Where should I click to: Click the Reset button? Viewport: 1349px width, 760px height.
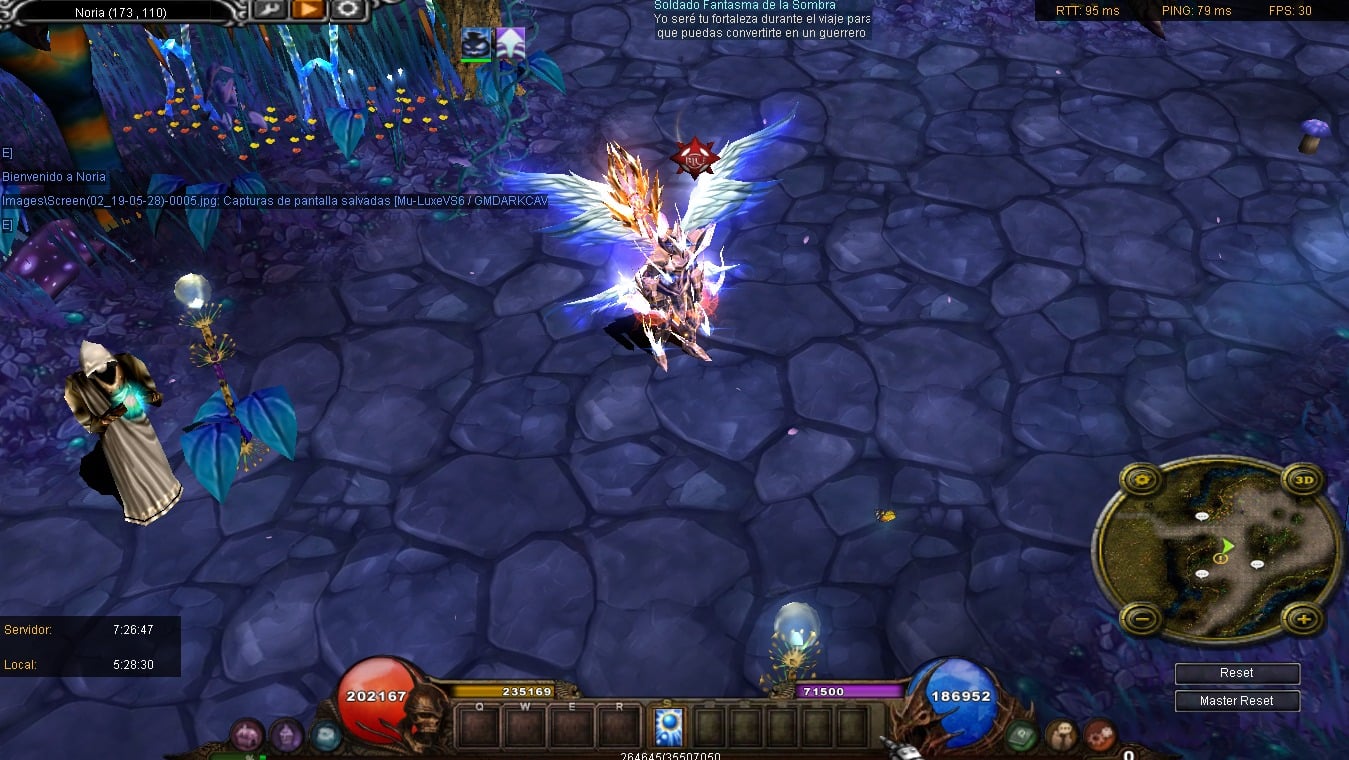pyautogui.click(x=1237, y=673)
